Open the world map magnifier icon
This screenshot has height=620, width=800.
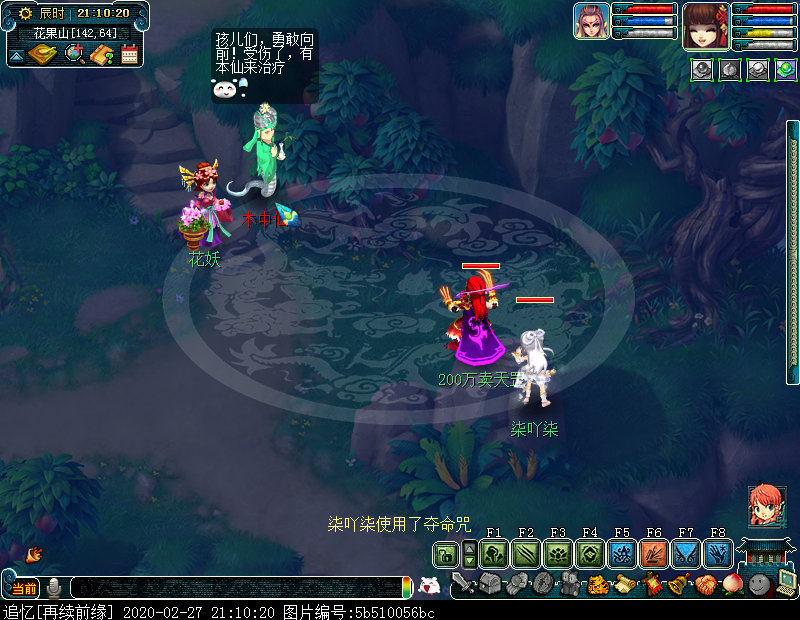tap(74, 53)
